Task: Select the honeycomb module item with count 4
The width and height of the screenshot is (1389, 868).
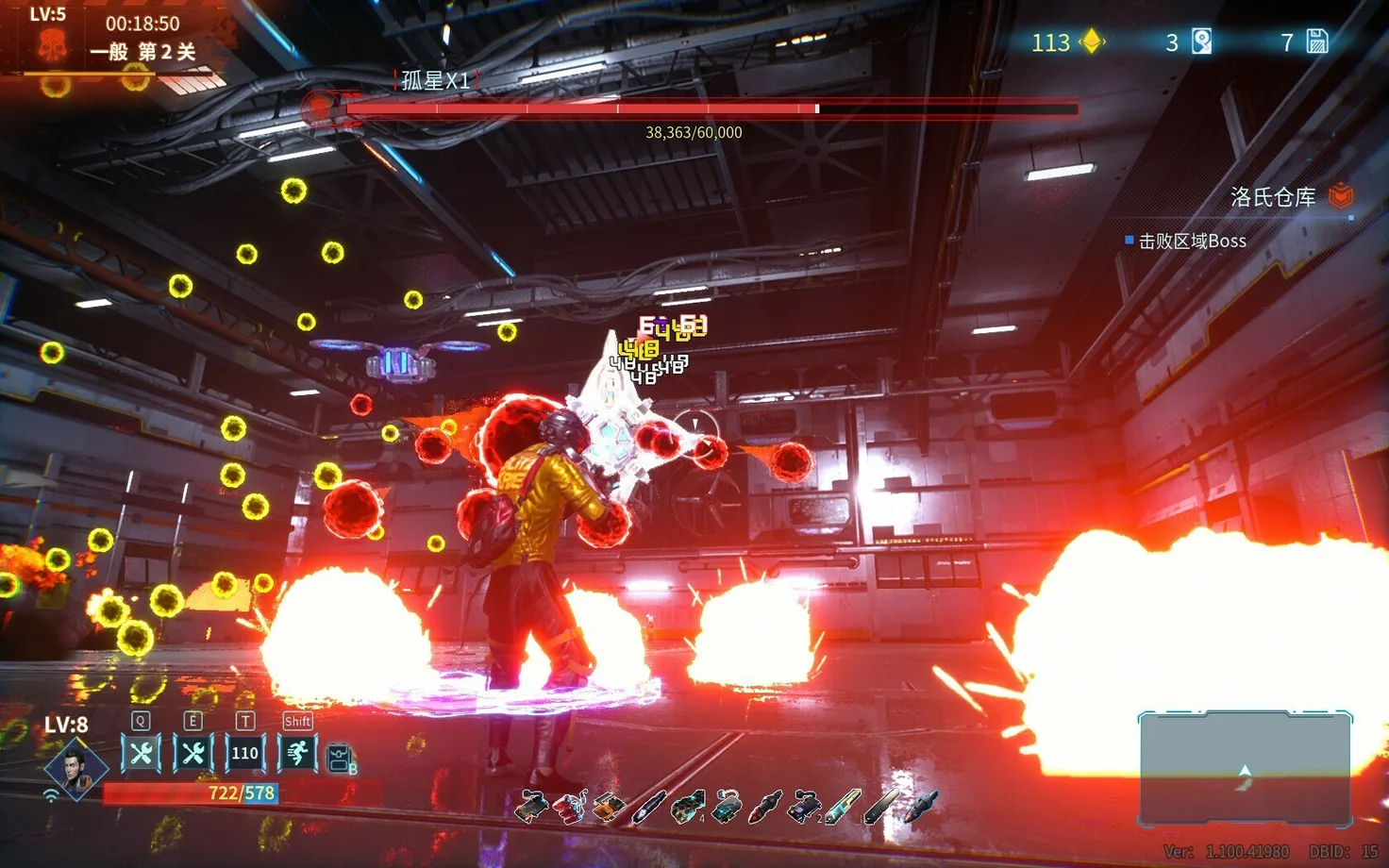Action: coord(687,807)
